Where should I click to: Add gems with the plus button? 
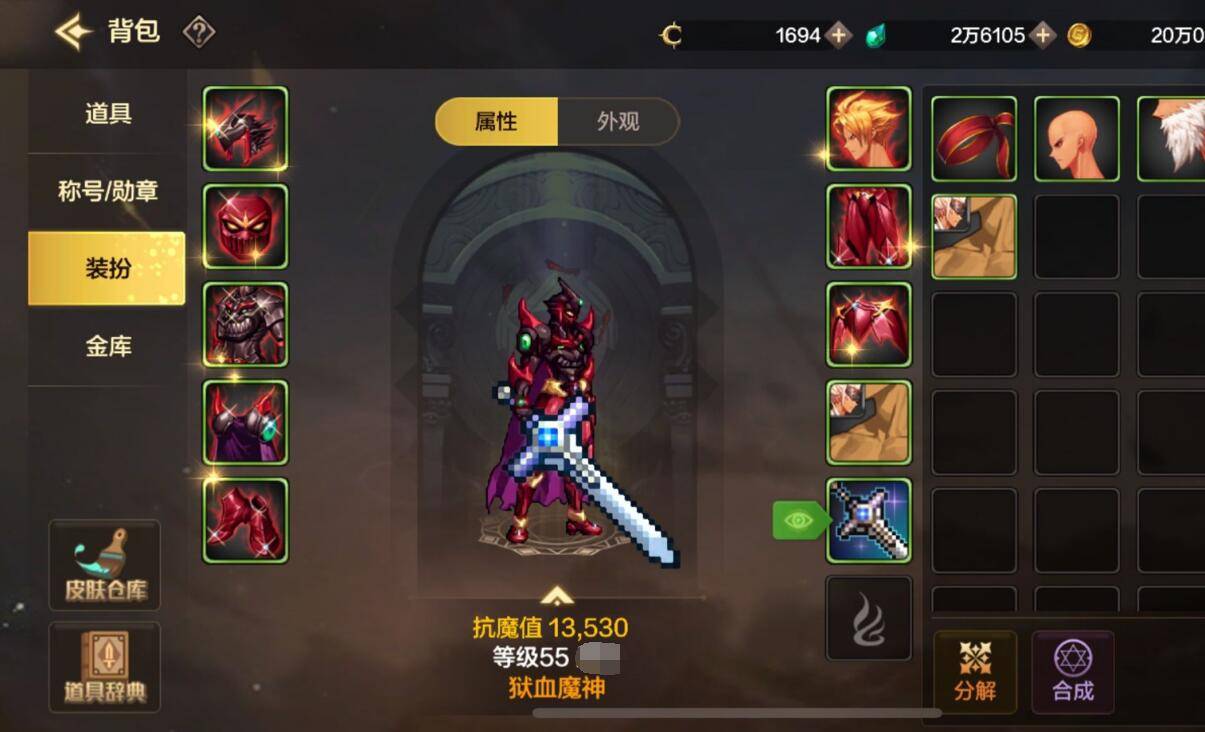click(1043, 36)
